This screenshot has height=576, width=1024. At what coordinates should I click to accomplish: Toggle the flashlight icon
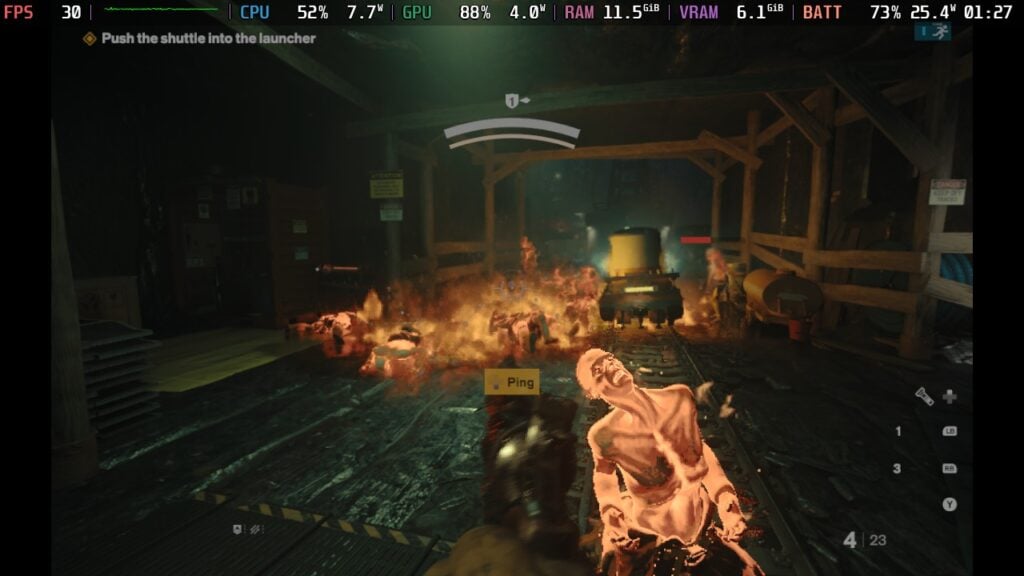click(x=925, y=396)
